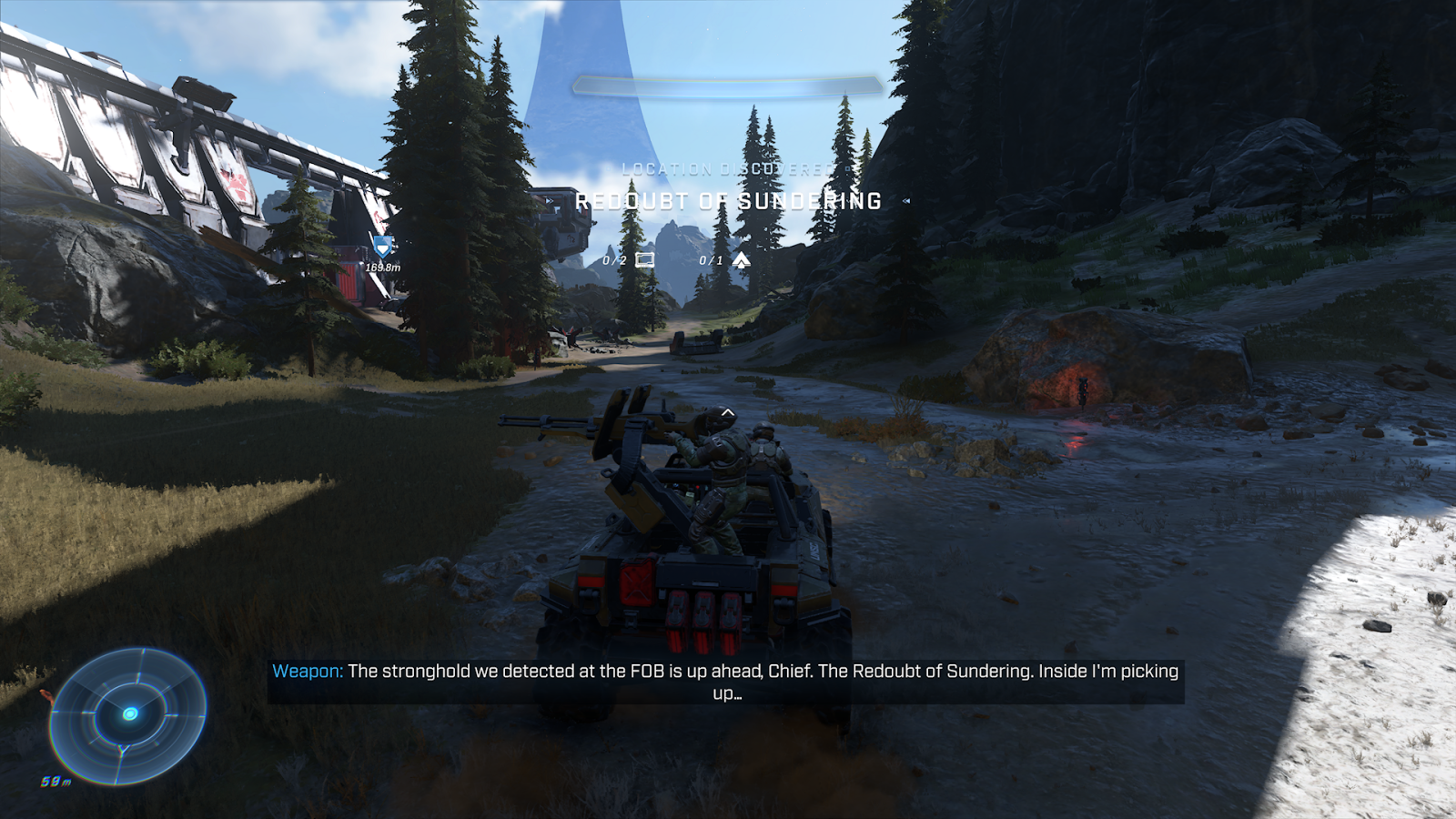Click the spartan core counter icon
The image size is (1456, 819).
[x=742, y=261]
